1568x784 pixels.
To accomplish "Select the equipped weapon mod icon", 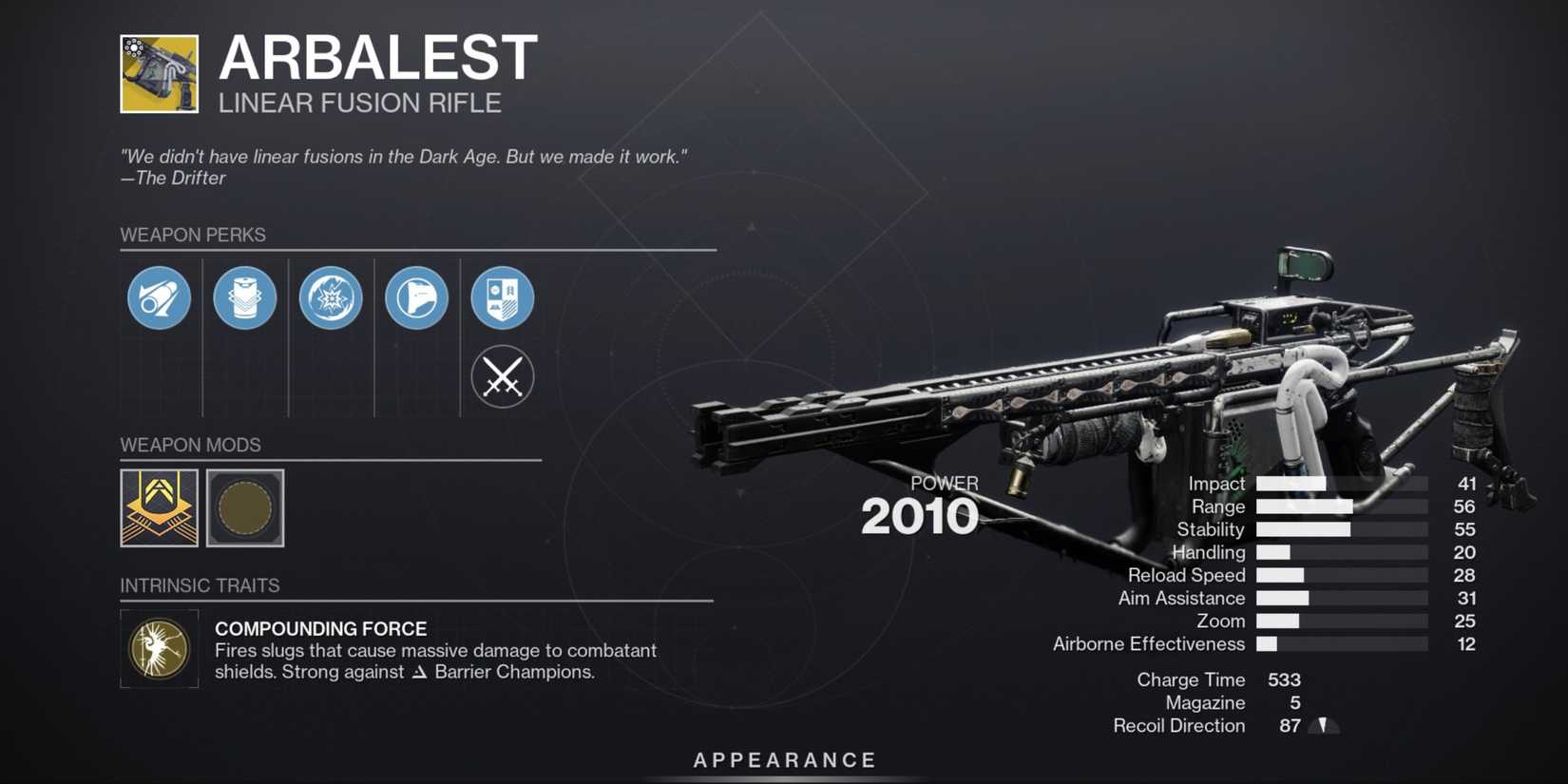I will [158, 509].
